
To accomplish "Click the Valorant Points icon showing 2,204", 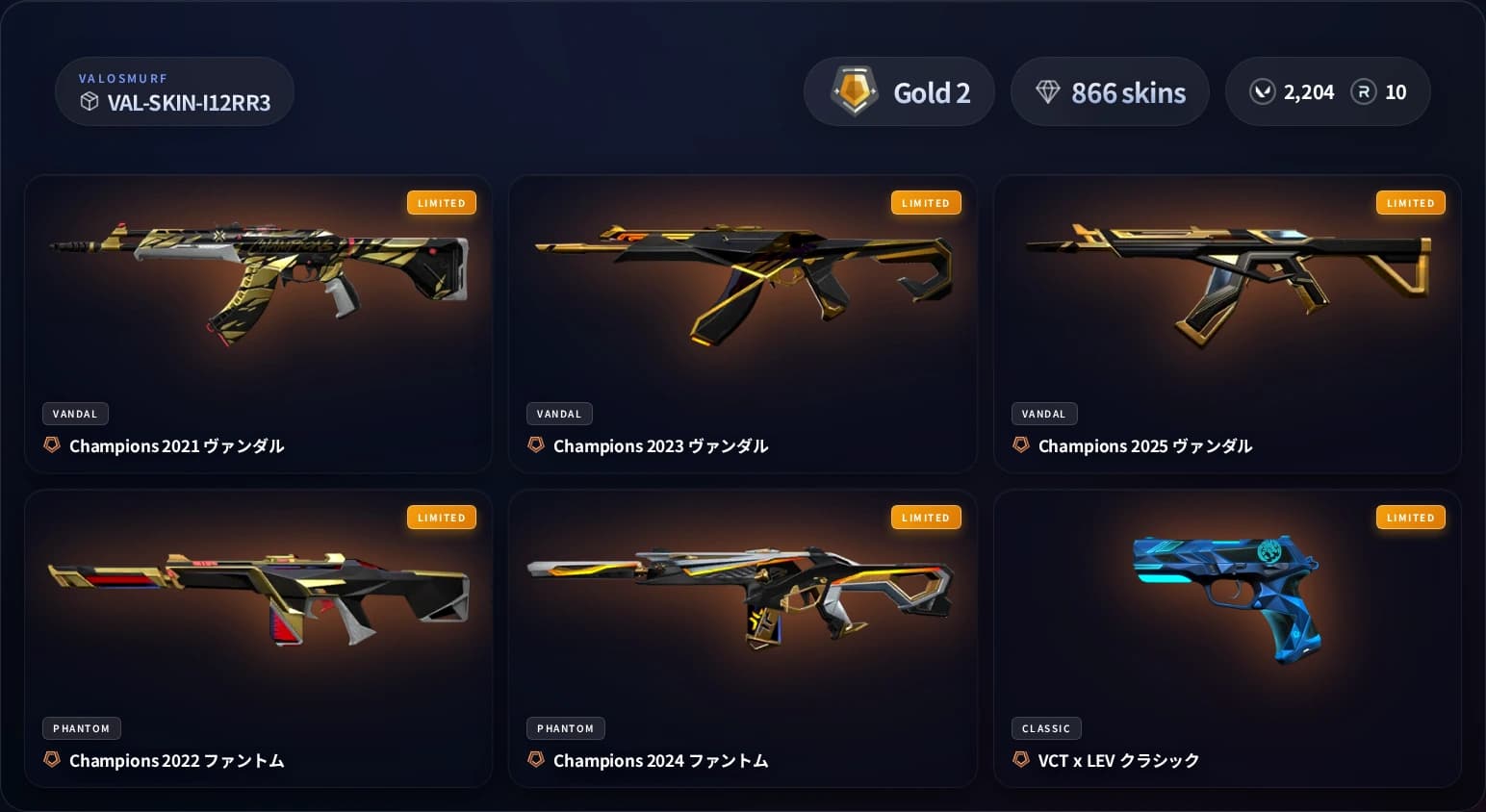I will pyautogui.click(x=1262, y=92).
